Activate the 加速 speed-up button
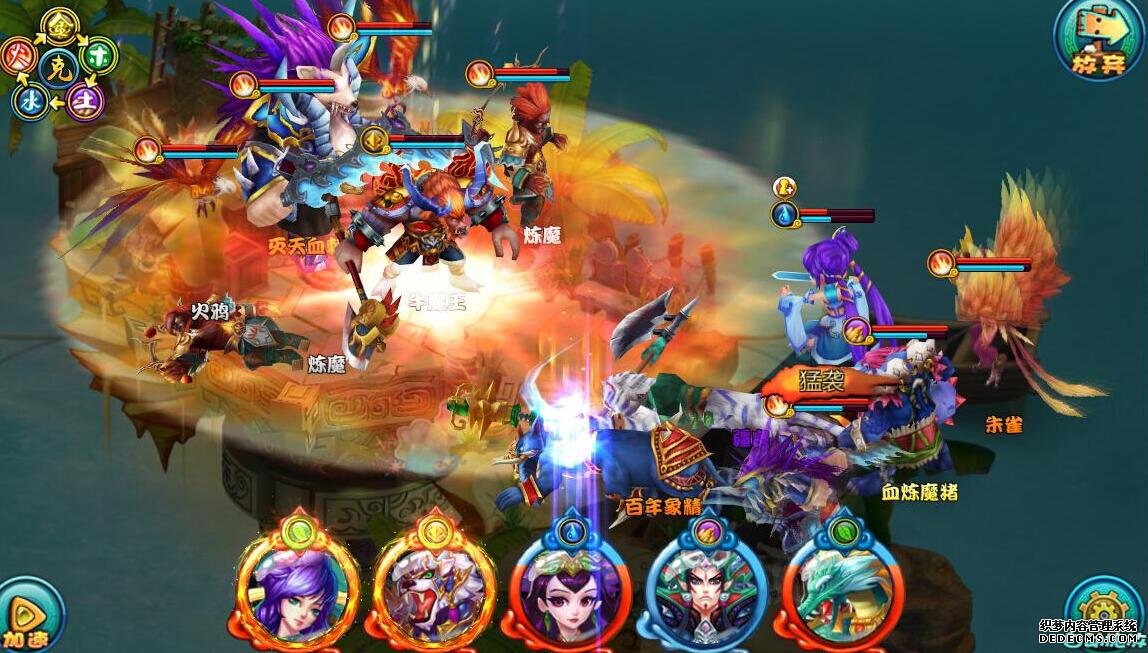 click(x=27, y=614)
